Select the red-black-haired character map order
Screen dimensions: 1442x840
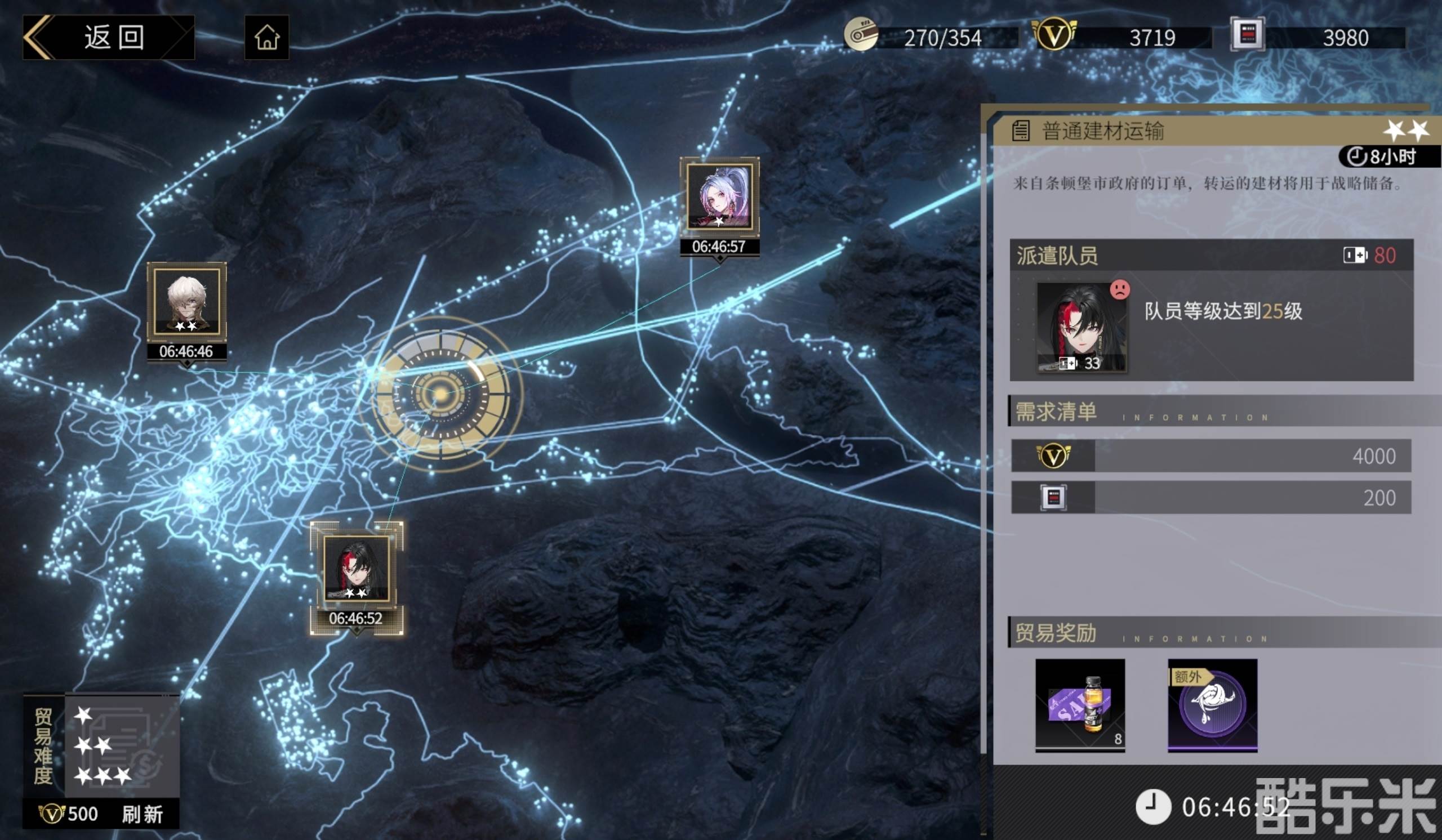pos(357,569)
